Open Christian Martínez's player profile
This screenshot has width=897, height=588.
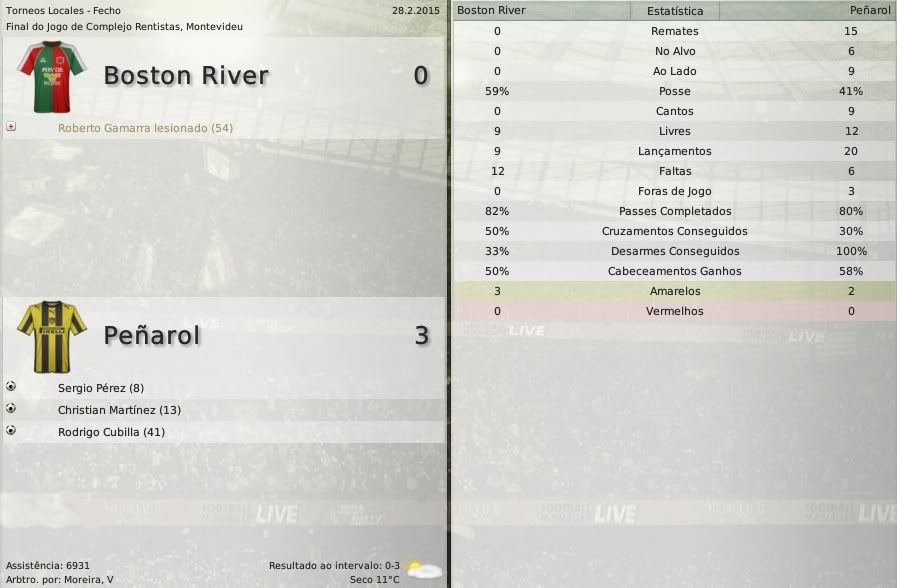pos(119,410)
